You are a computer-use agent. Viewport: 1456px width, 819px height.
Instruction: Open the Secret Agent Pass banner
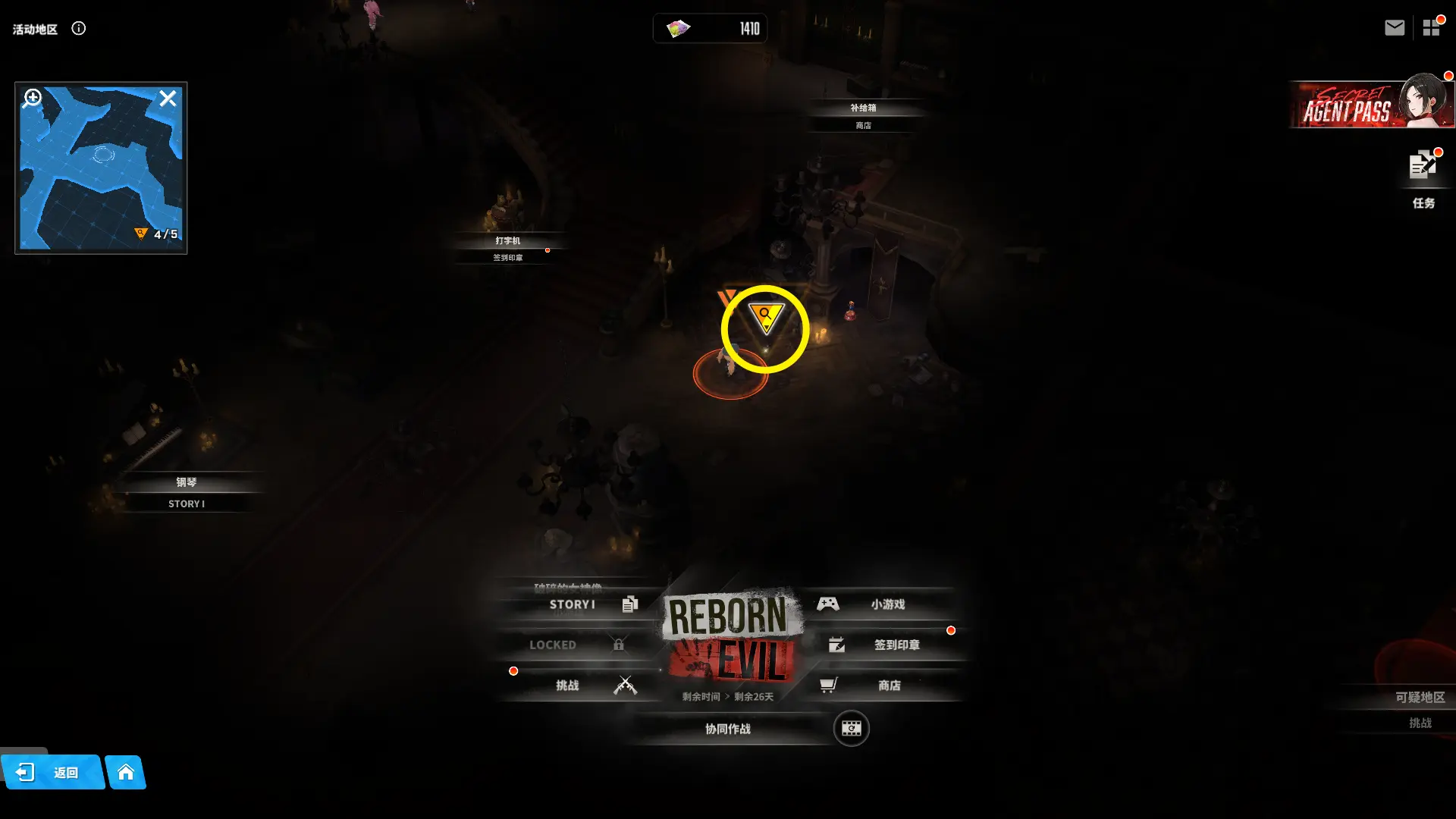(x=1370, y=105)
